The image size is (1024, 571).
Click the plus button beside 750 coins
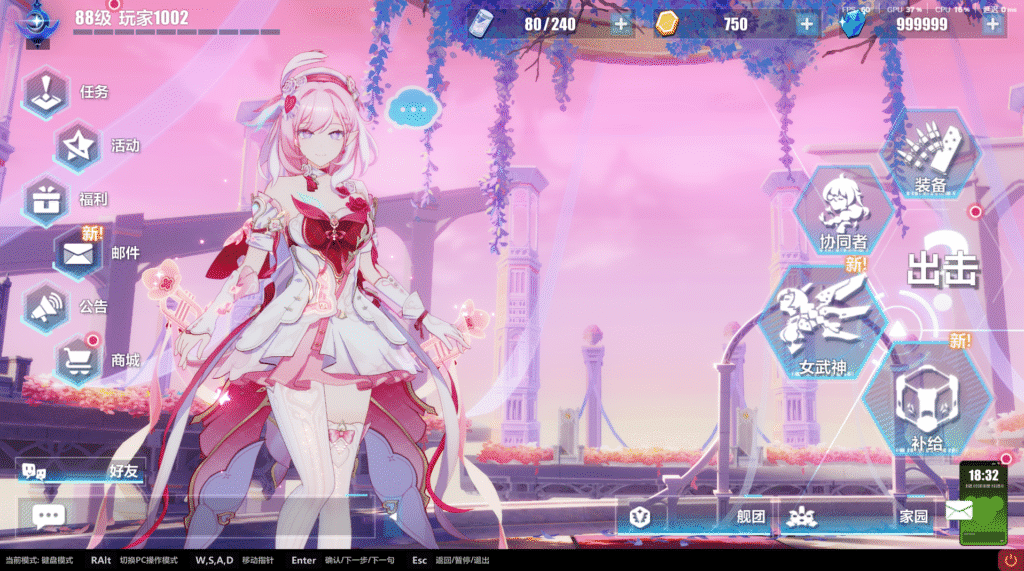(x=807, y=24)
